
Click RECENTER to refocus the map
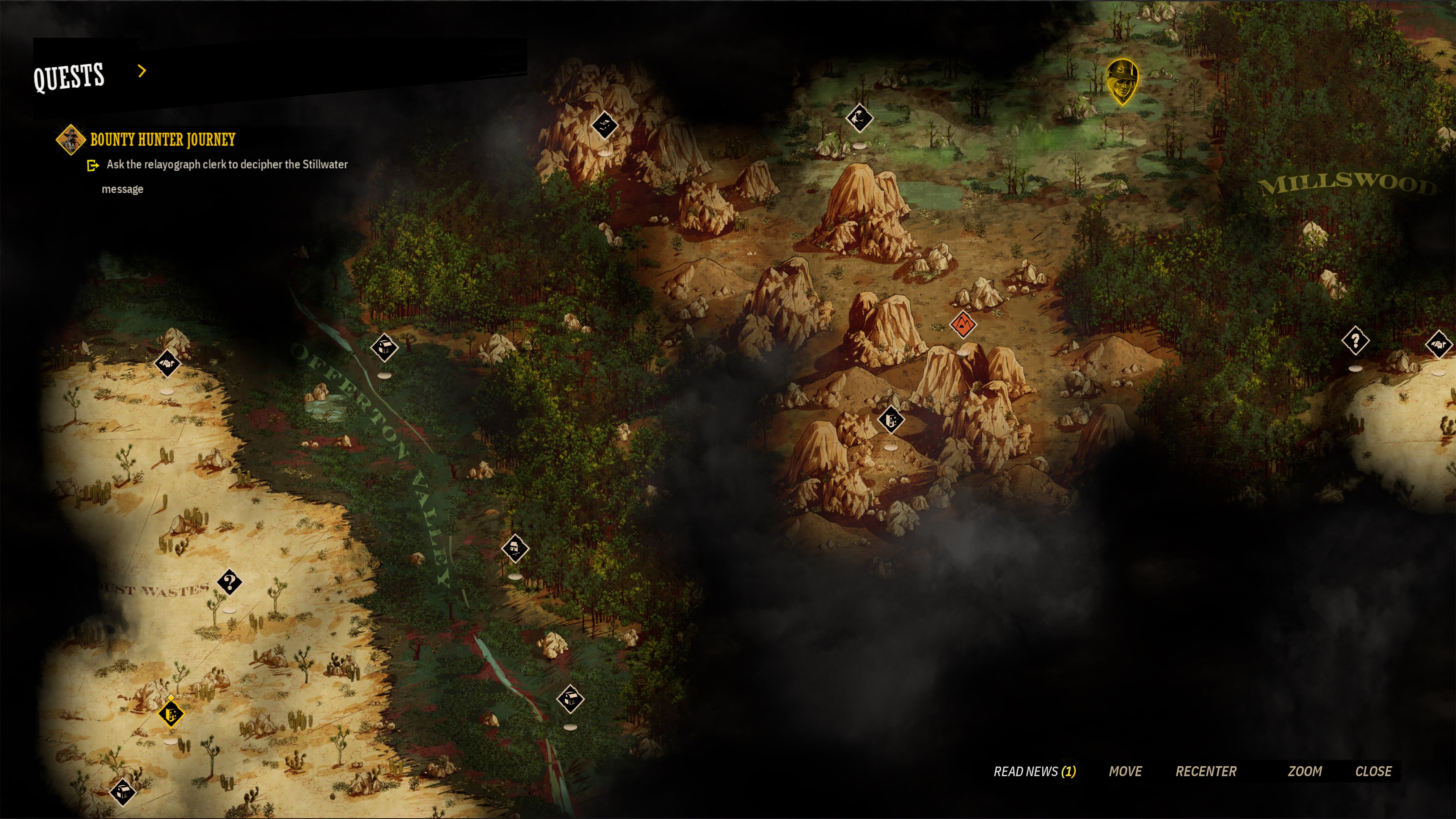tap(1206, 771)
